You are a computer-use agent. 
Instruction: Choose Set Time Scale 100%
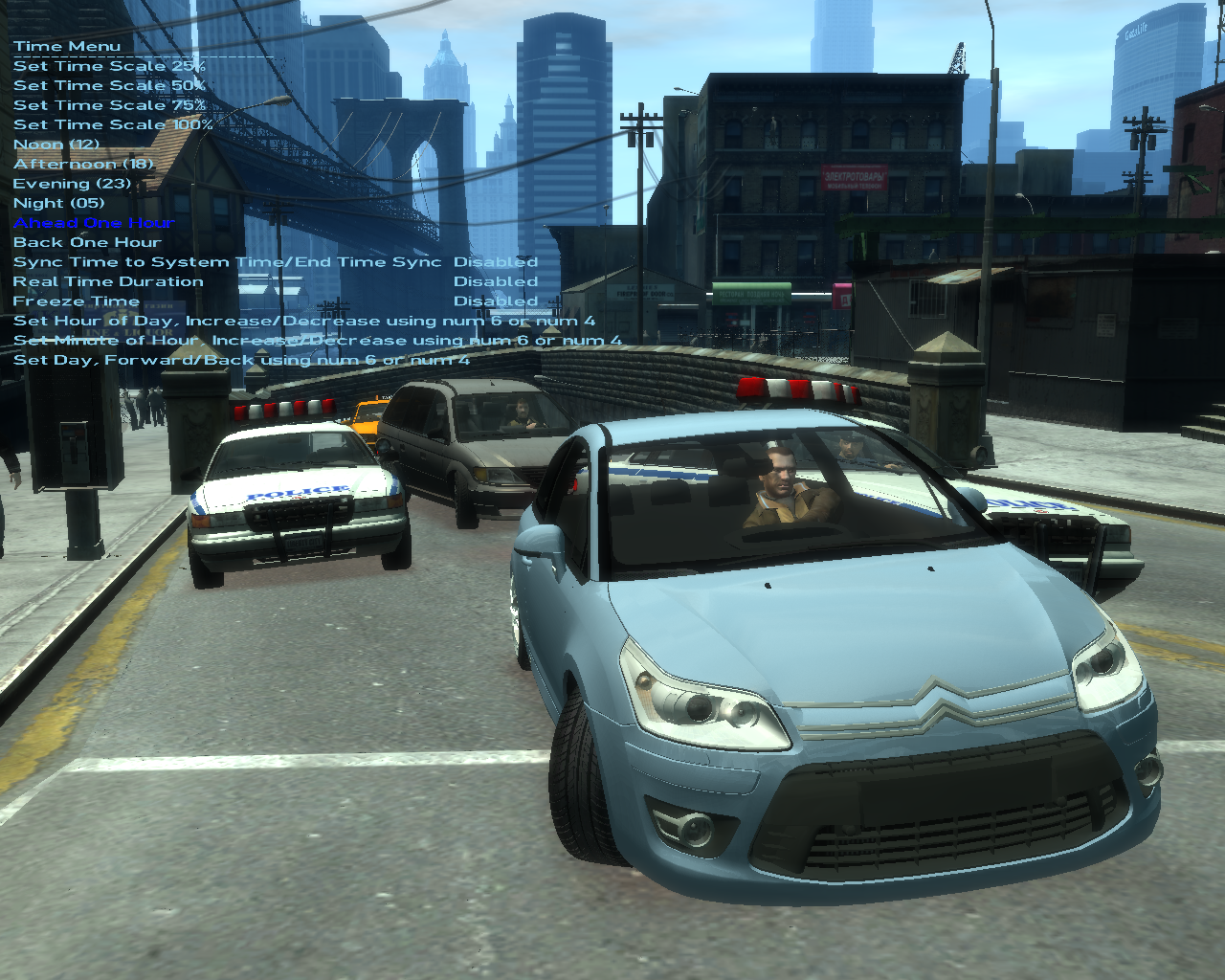coord(113,125)
